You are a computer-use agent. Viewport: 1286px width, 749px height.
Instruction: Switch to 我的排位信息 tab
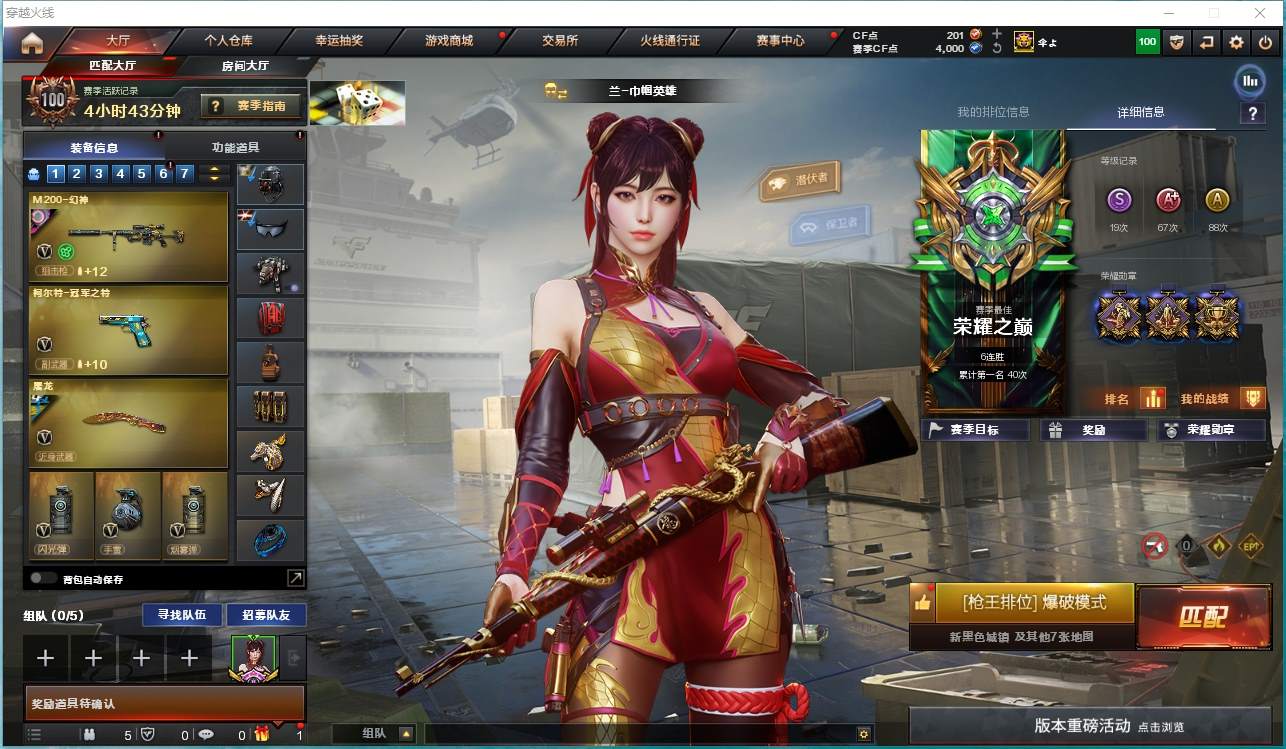(x=993, y=112)
